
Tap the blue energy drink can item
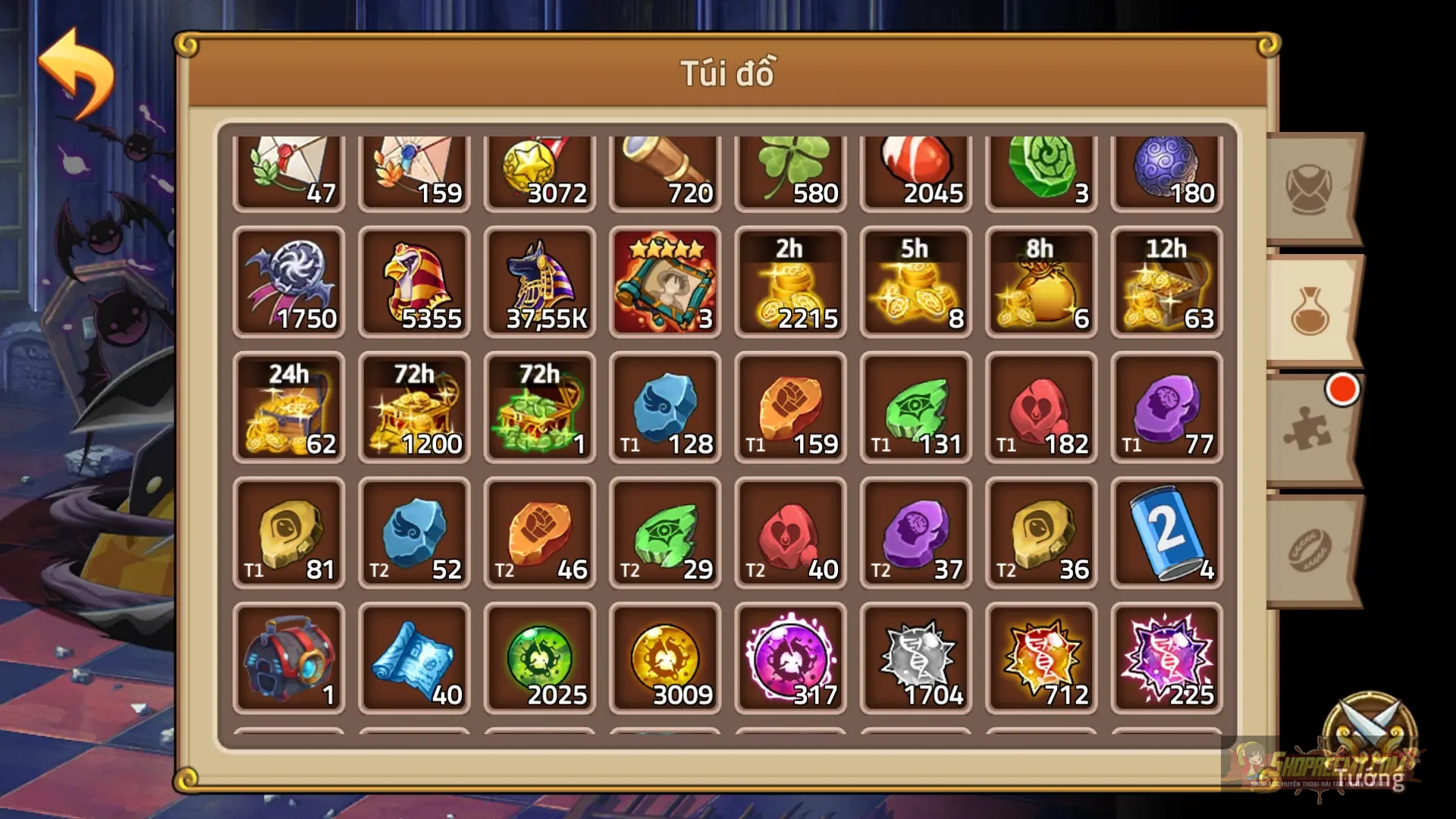[1166, 535]
